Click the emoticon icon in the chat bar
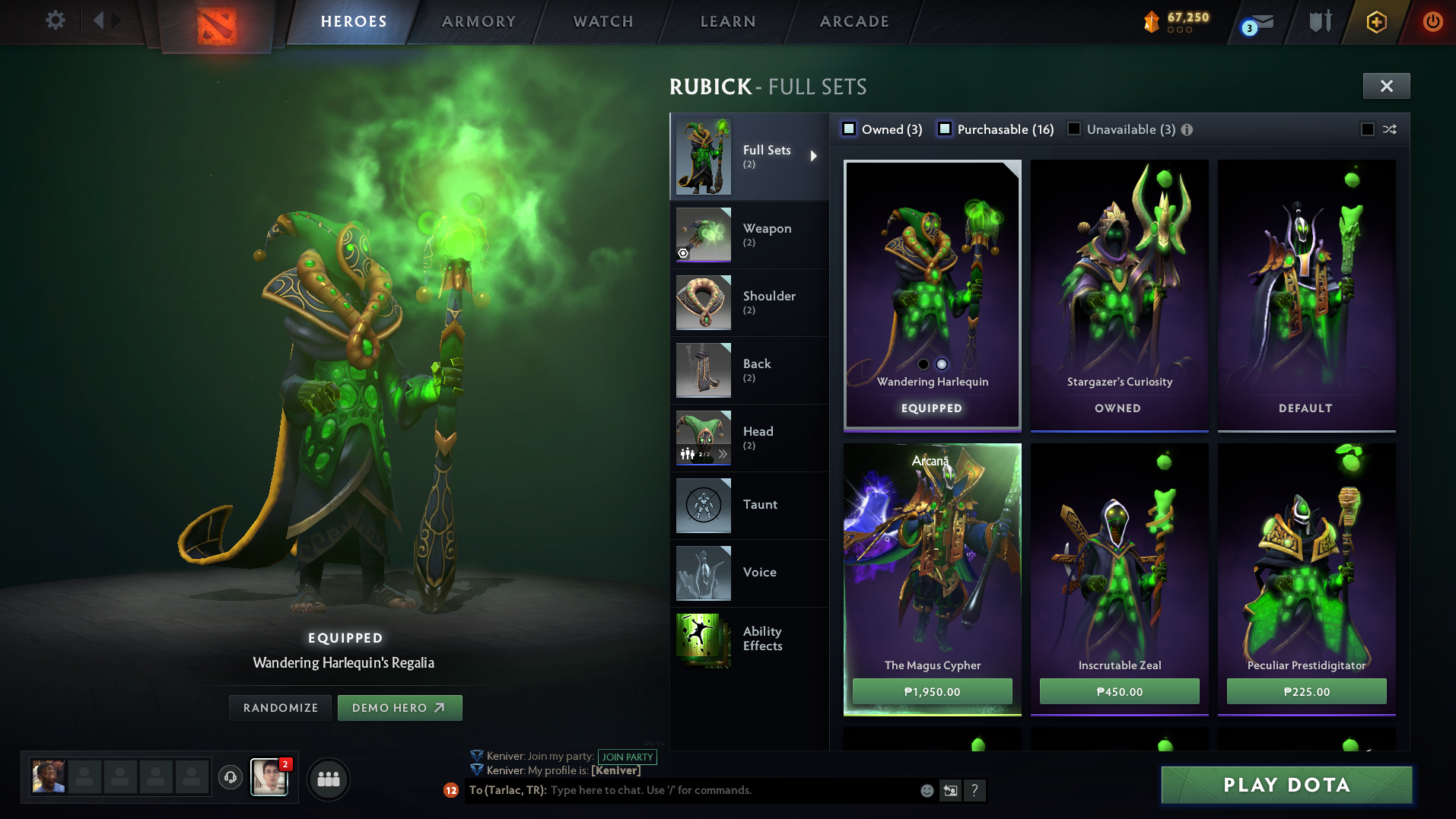The width and height of the screenshot is (1456, 819). (x=926, y=791)
